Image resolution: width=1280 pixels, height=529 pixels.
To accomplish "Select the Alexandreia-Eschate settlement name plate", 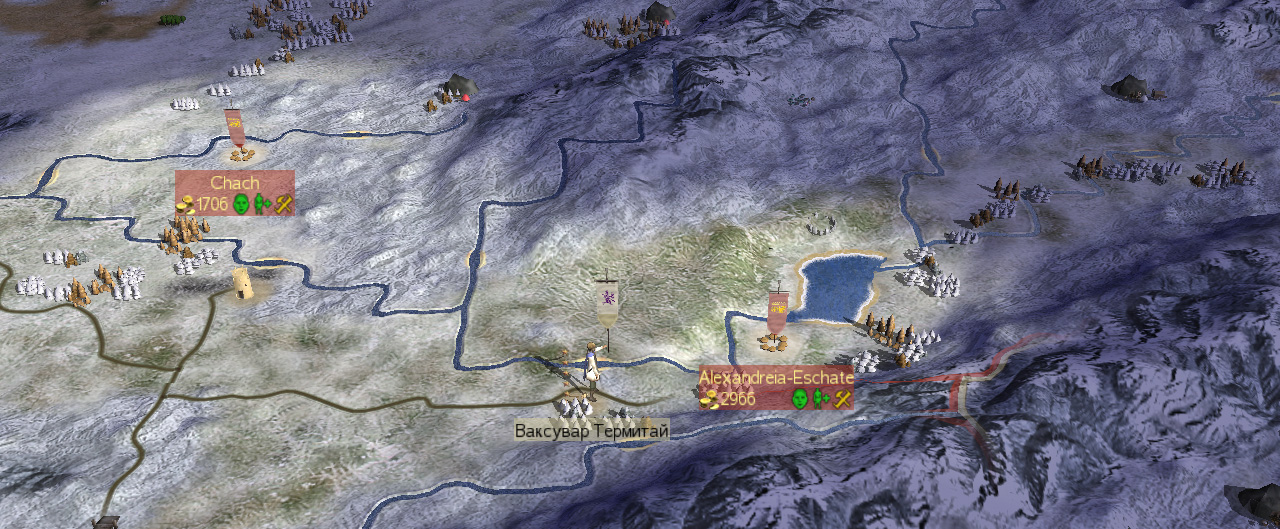I will [x=776, y=378].
